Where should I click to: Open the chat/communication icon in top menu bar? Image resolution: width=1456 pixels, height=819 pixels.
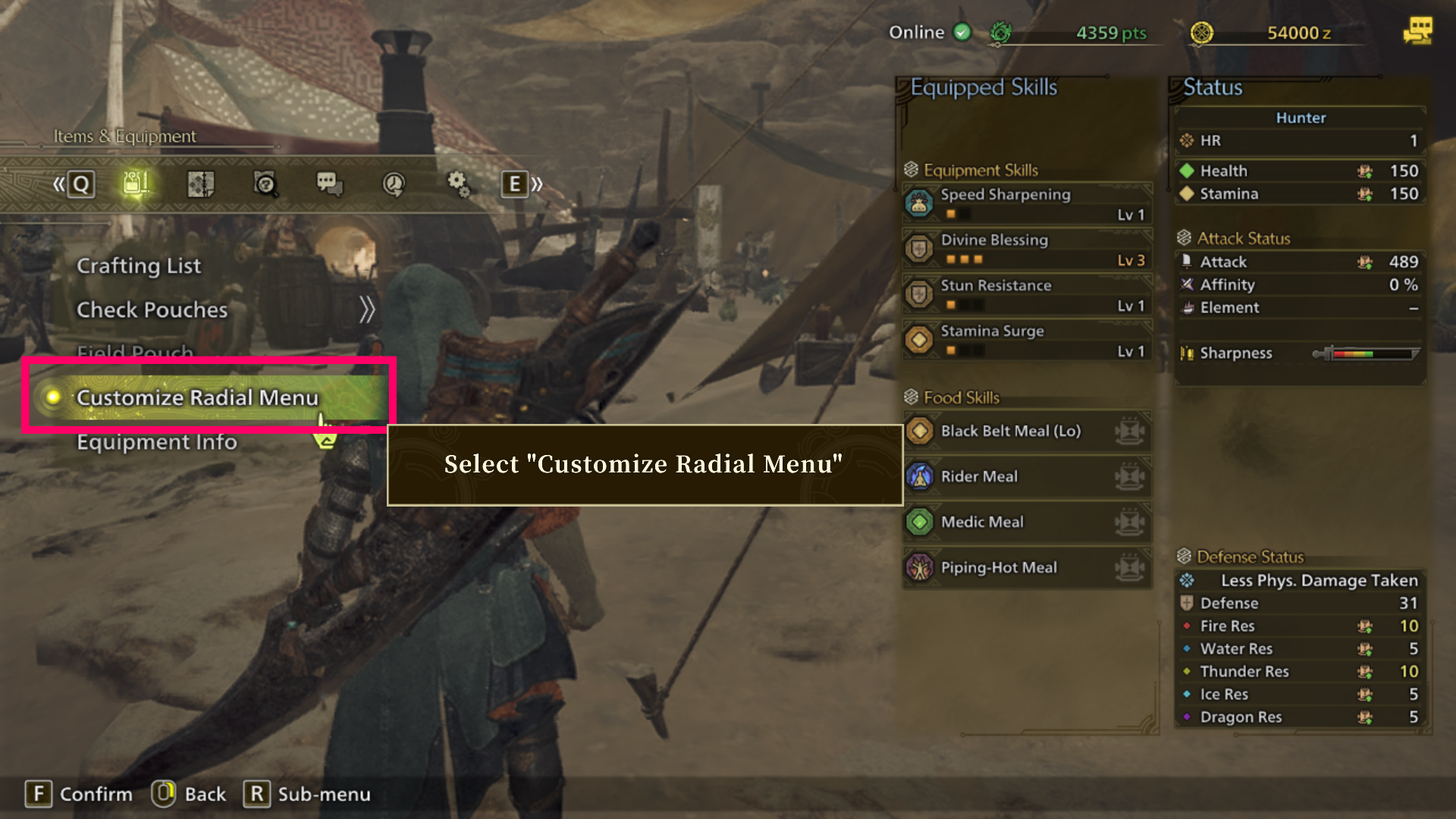(x=328, y=184)
